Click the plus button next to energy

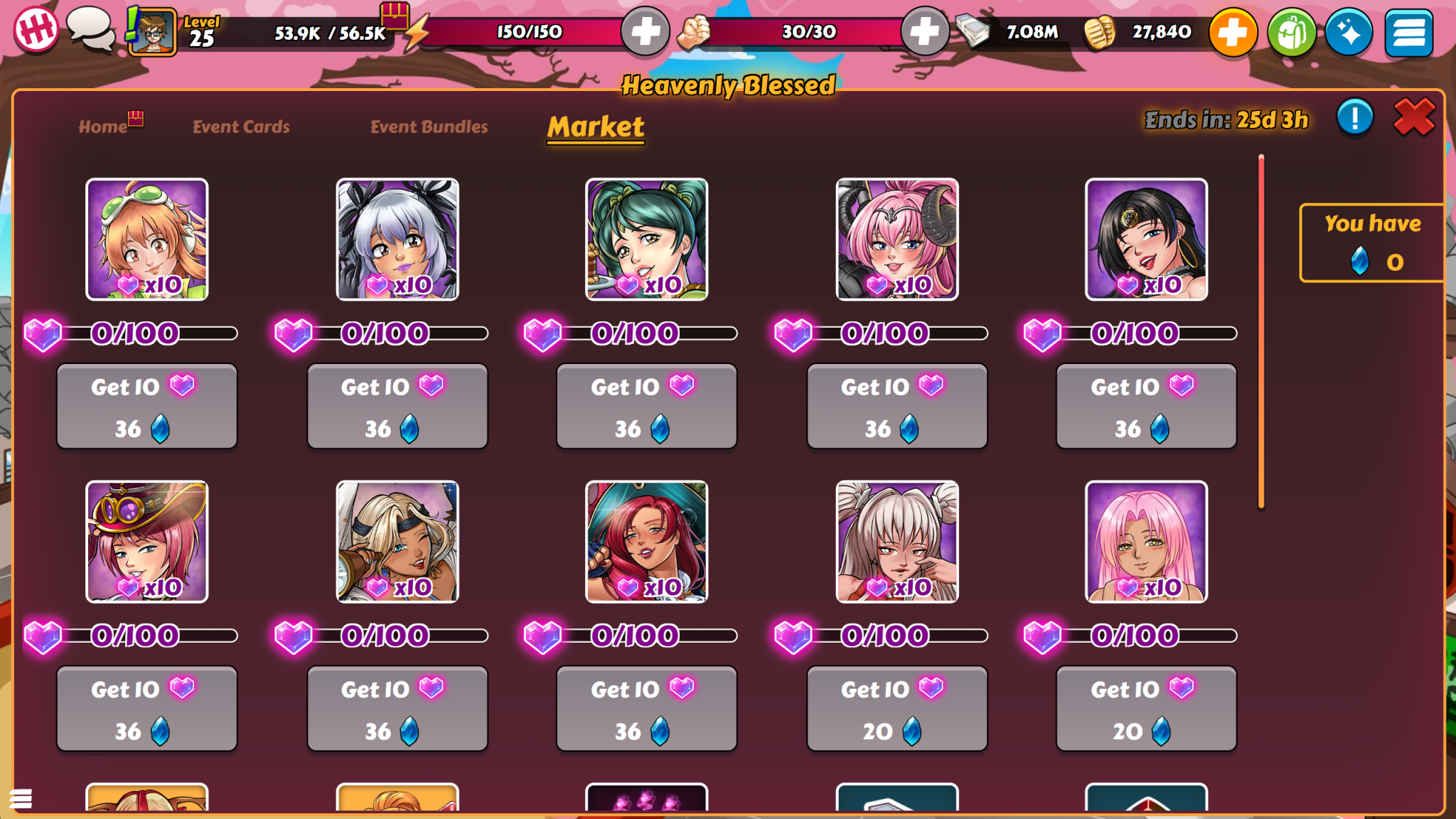point(646,30)
